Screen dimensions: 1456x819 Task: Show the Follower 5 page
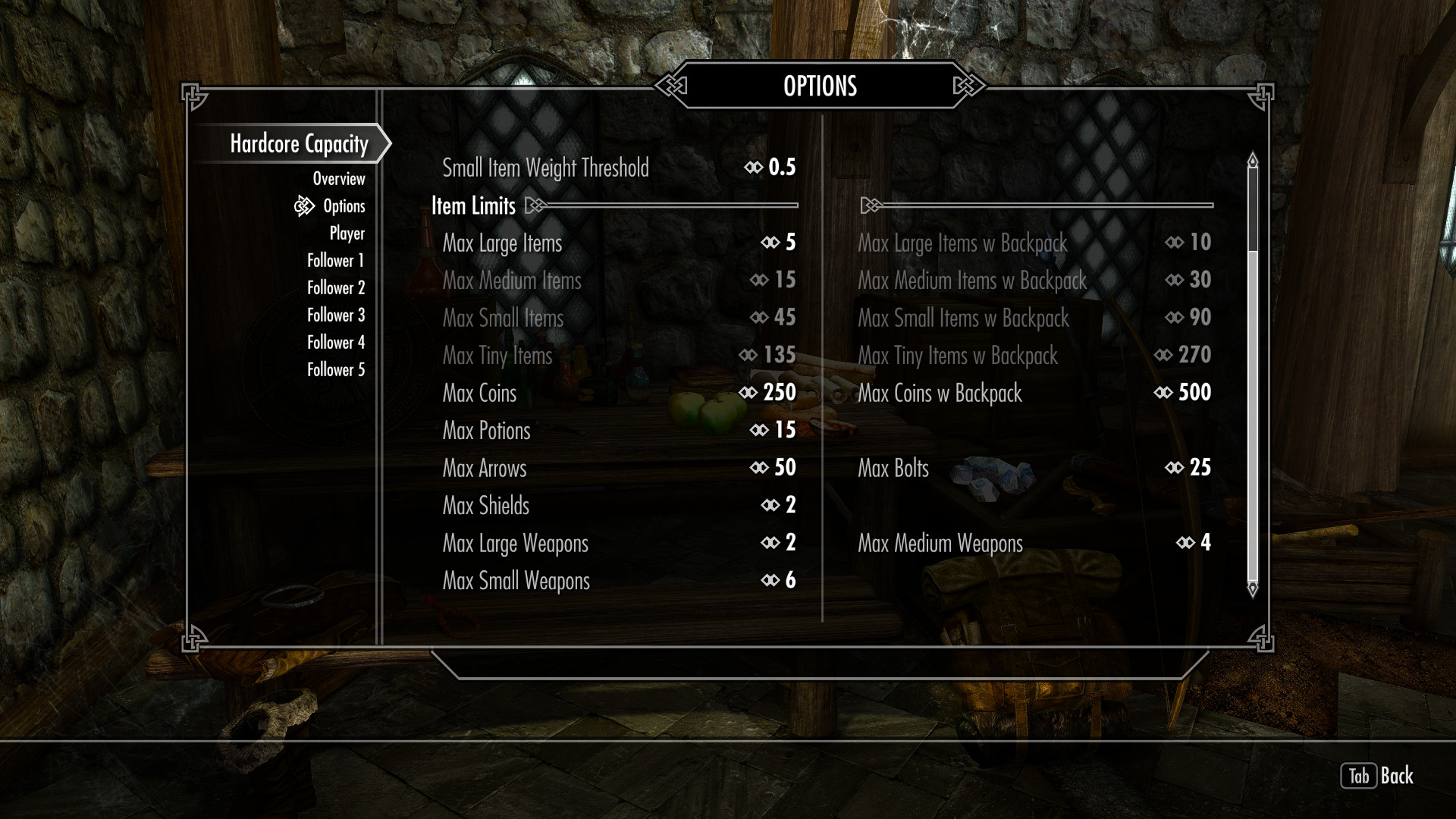point(335,370)
